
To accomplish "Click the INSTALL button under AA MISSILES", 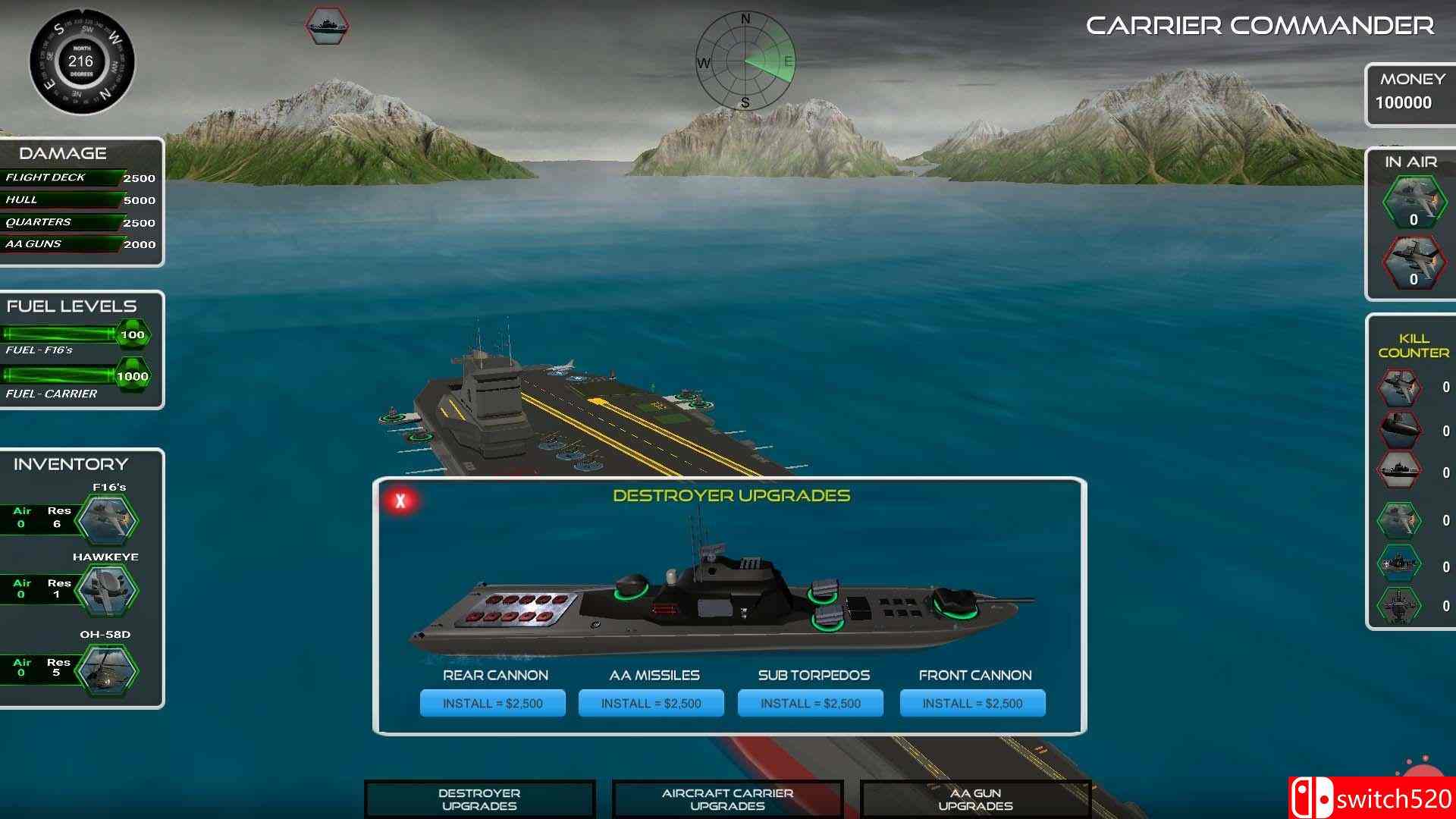I will pos(651,703).
